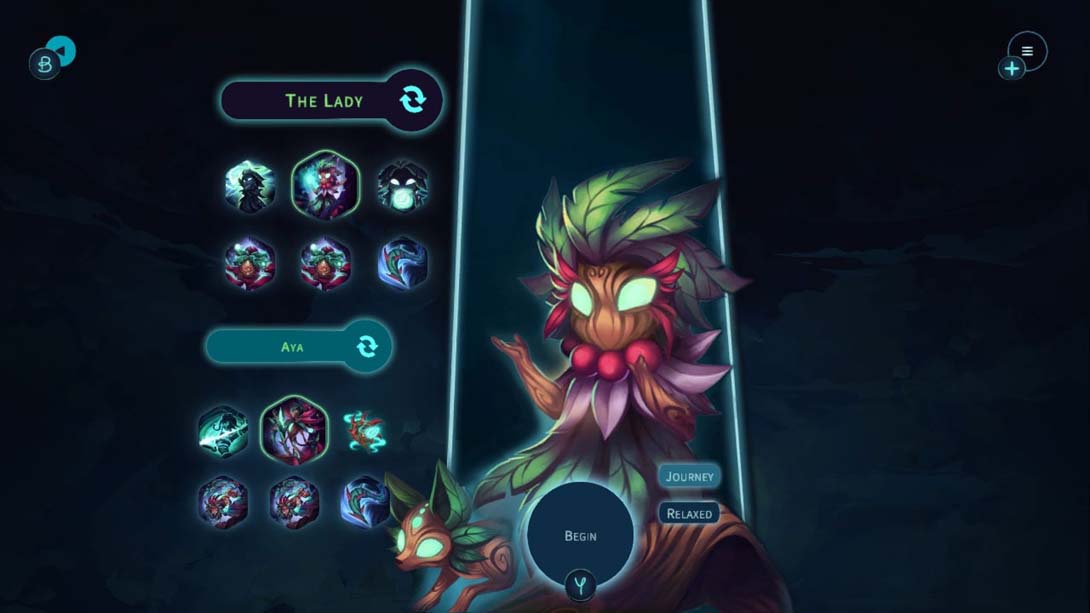The height and width of the screenshot is (613, 1090).
Task: Open the hamburger menu
Action: coord(1027,51)
